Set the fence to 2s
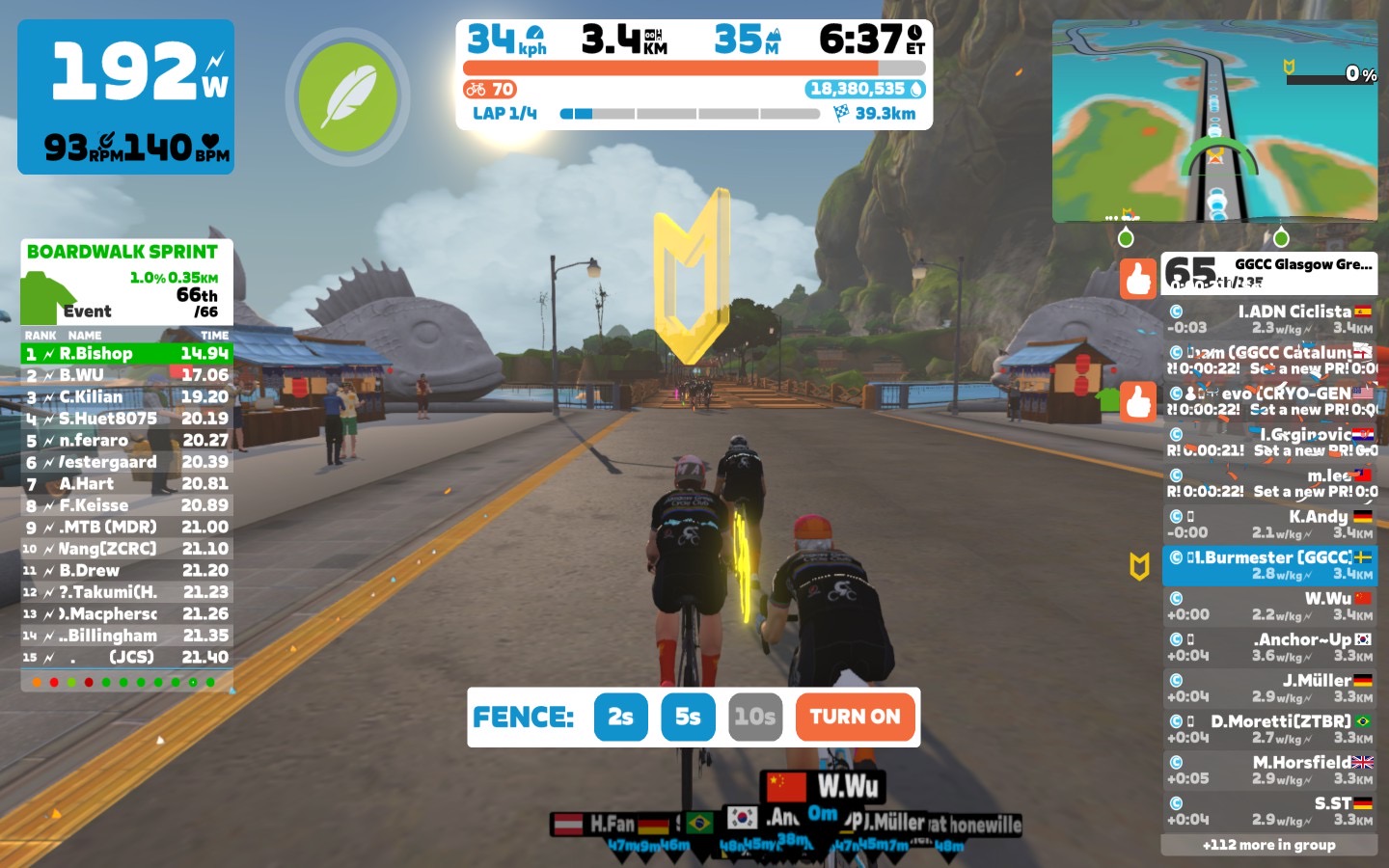 click(620, 717)
